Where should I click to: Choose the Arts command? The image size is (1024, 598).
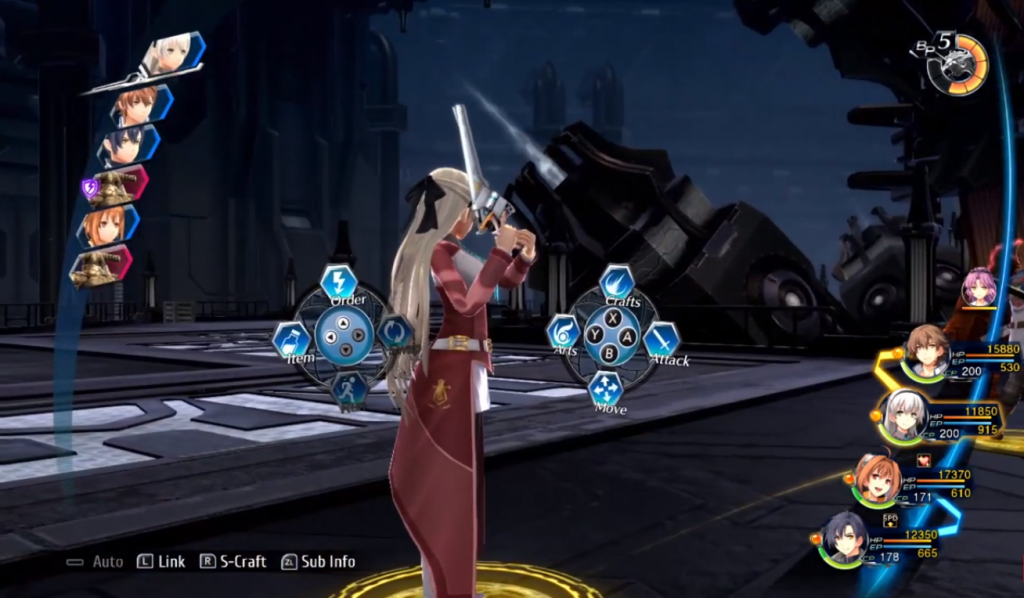pos(563,334)
